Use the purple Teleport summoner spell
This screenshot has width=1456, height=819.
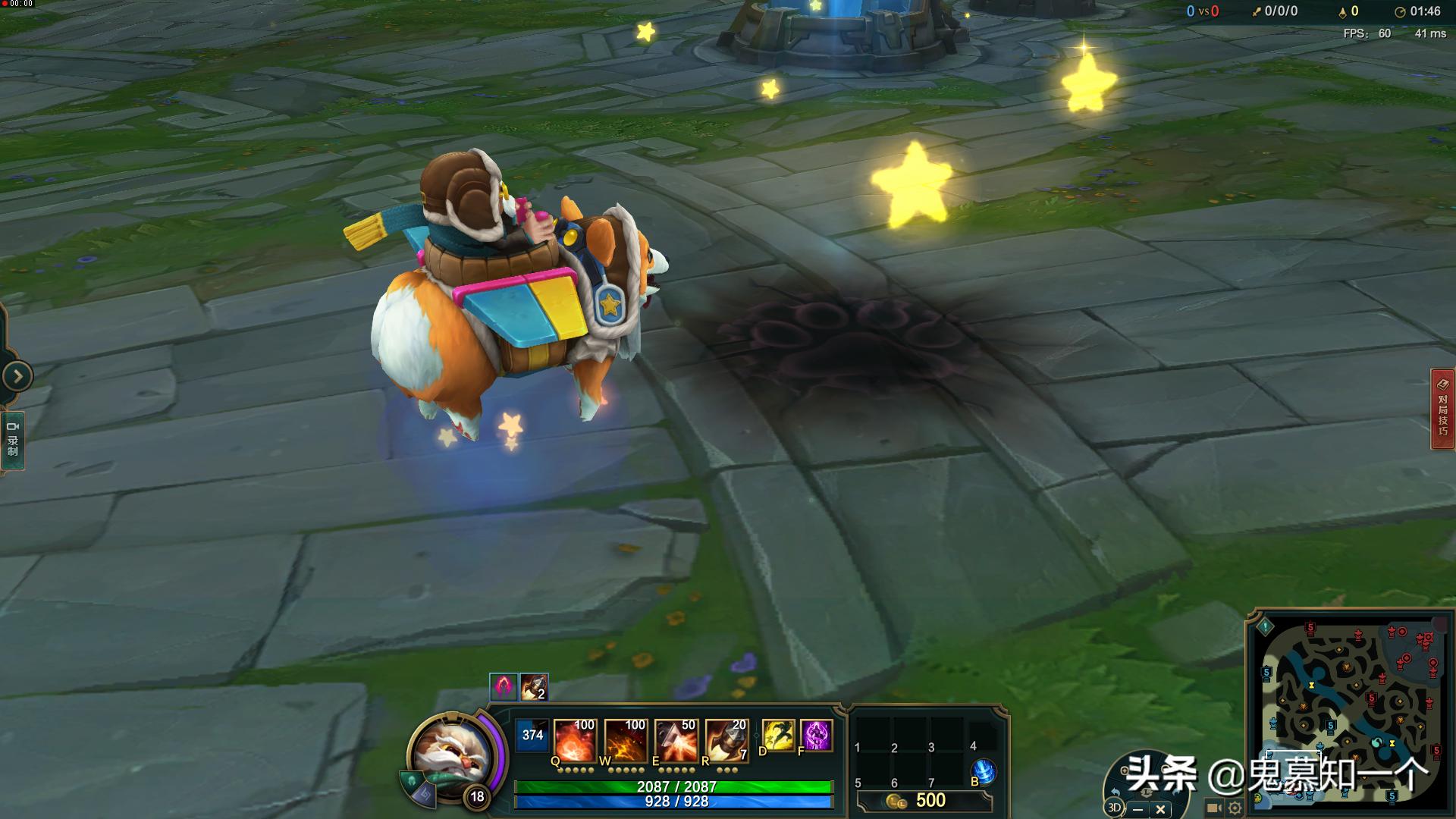pos(817,736)
